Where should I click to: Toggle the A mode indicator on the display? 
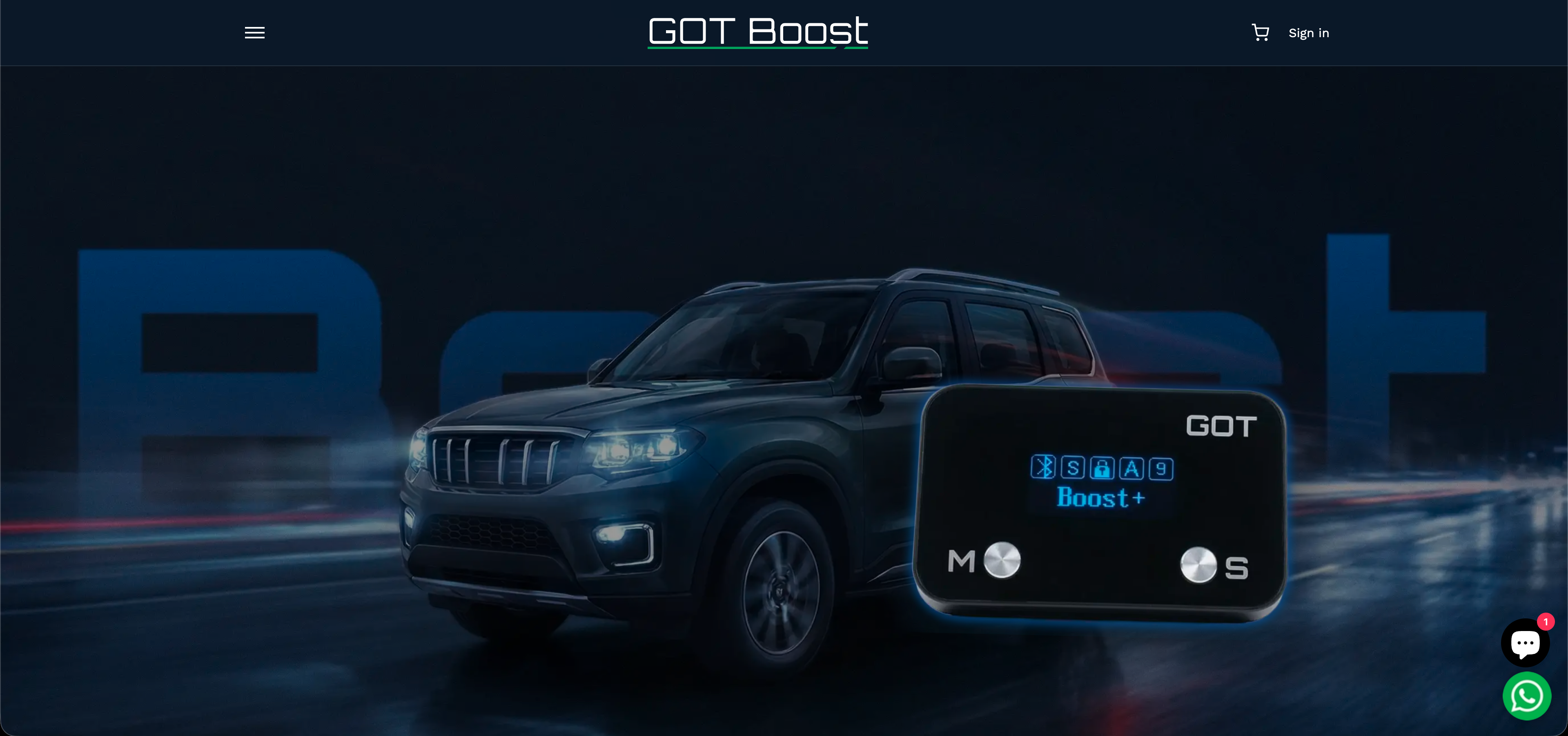[x=1132, y=469]
